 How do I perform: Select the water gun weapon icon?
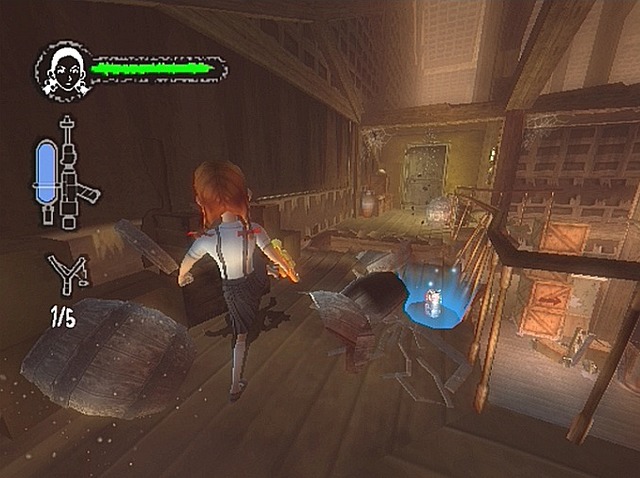point(66,170)
